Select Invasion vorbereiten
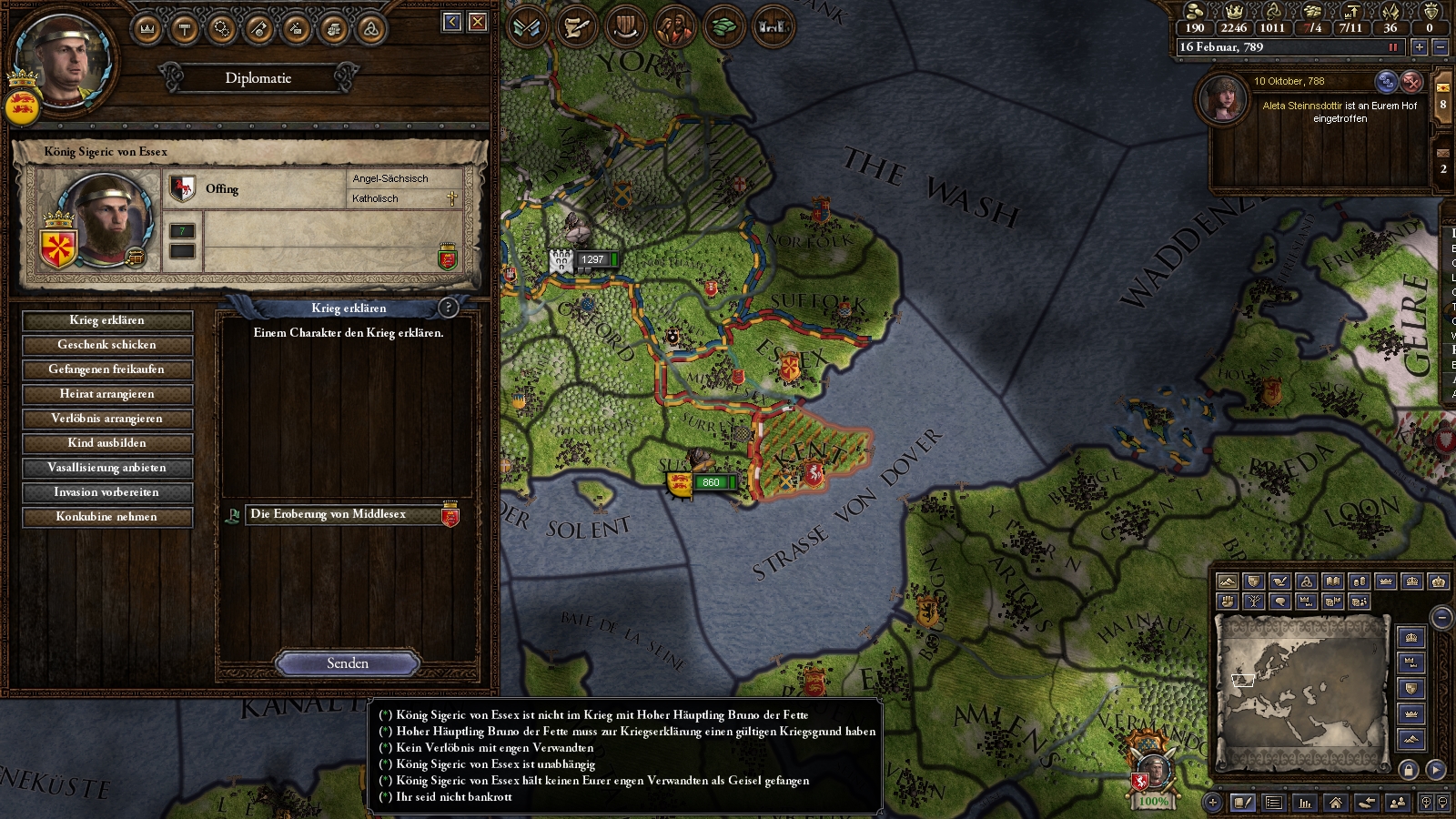1456x819 pixels. (106, 492)
